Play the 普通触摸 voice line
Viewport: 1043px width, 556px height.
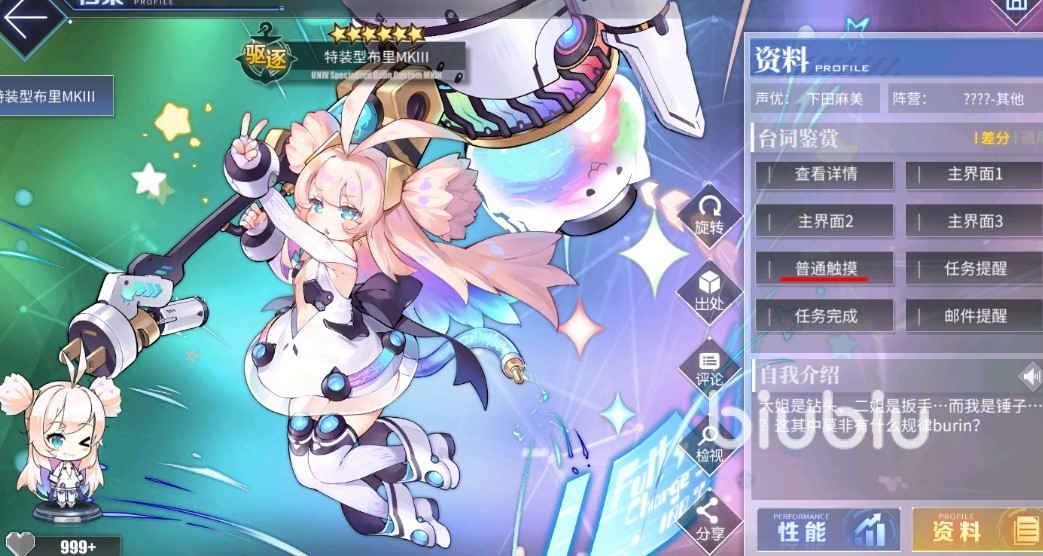[825, 268]
